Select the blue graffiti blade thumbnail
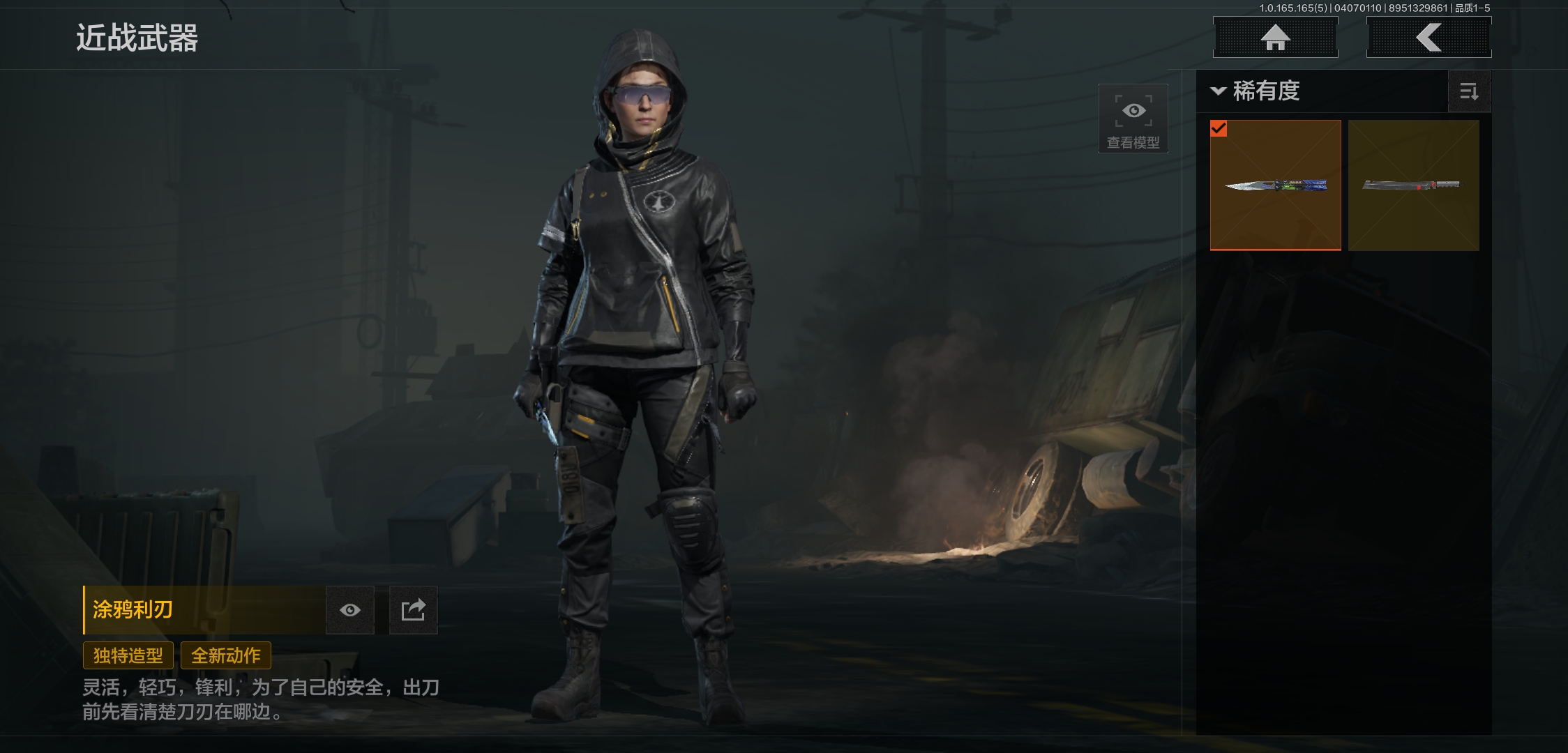The width and height of the screenshot is (1568, 753). (x=1275, y=185)
